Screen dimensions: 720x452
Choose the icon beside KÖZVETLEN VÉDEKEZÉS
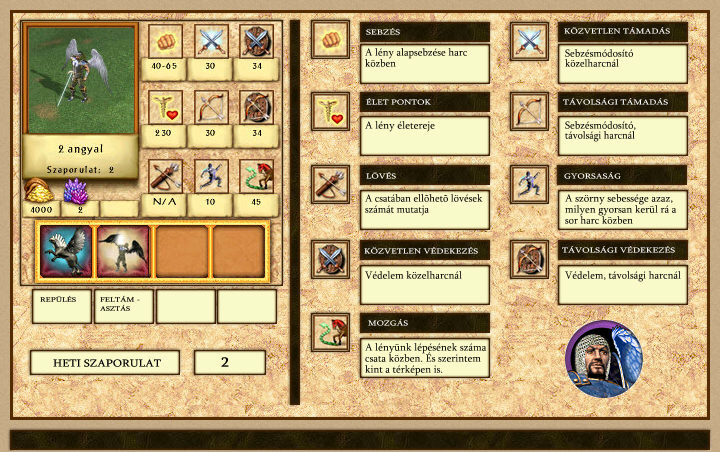pyautogui.click(x=330, y=257)
